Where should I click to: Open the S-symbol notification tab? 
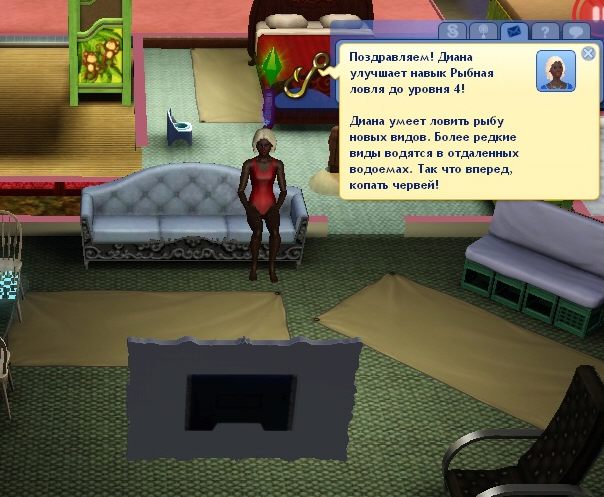[x=456, y=32]
